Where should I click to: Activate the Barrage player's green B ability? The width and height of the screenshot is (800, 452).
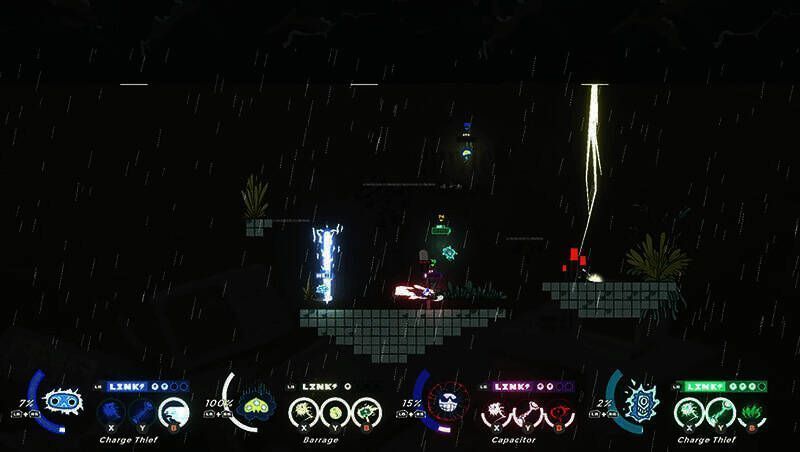(367, 411)
